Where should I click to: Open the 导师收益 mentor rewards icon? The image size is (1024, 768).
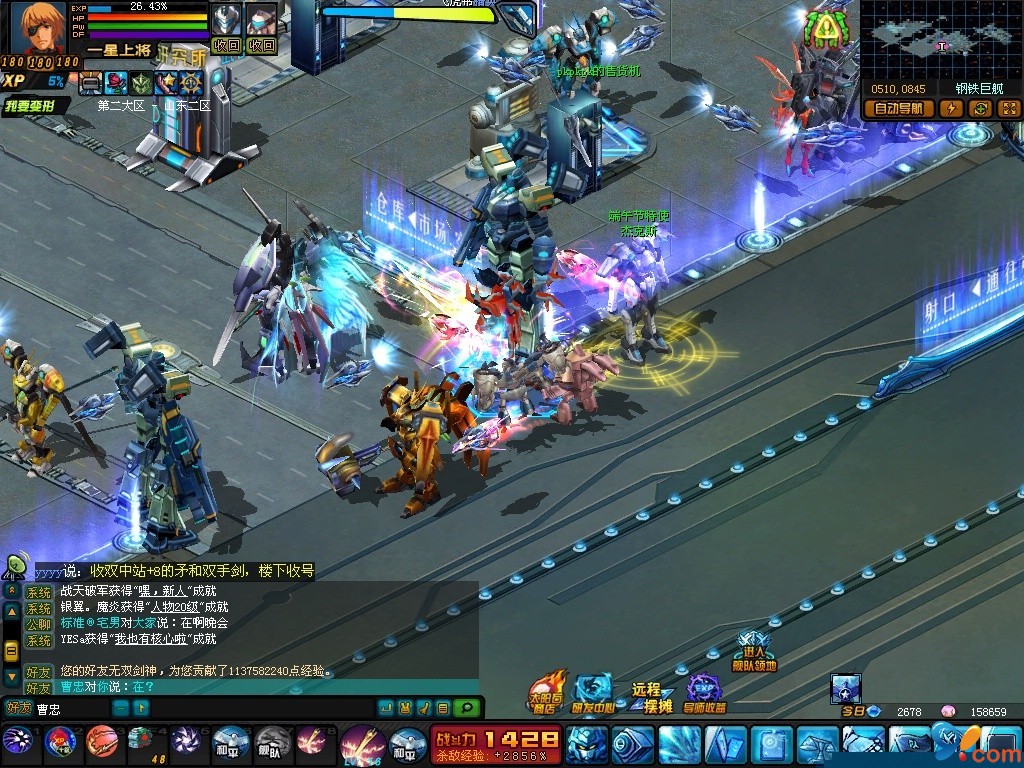click(704, 692)
